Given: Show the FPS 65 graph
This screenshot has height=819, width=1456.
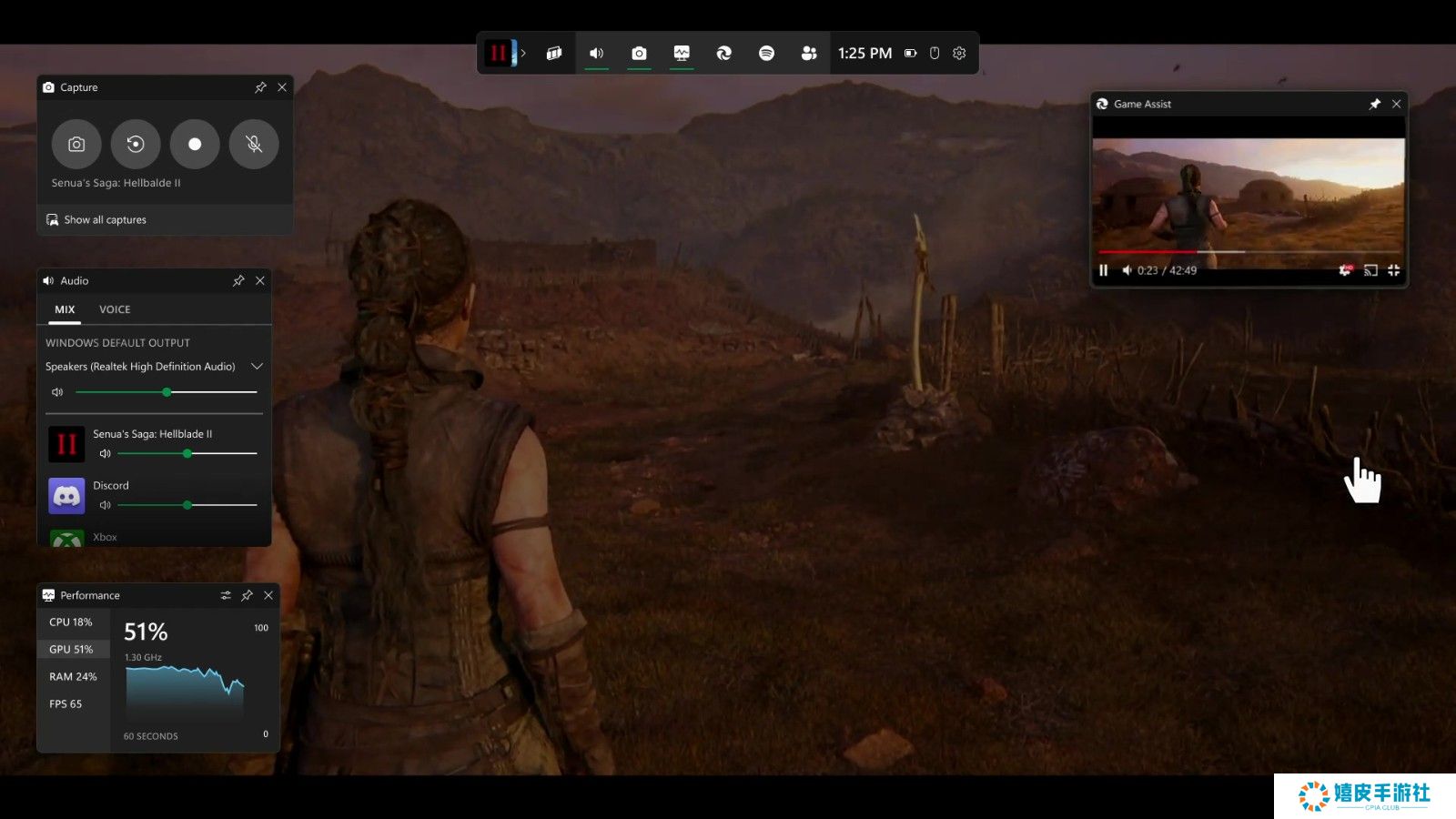Looking at the screenshot, I should (x=66, y=704).
